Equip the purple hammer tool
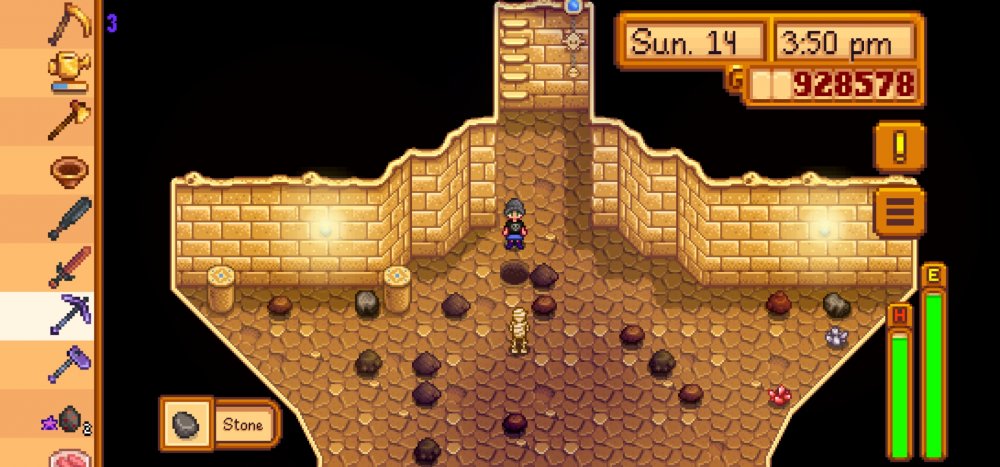The width and height of the screenshot is (1000, 467). [69, 365]
